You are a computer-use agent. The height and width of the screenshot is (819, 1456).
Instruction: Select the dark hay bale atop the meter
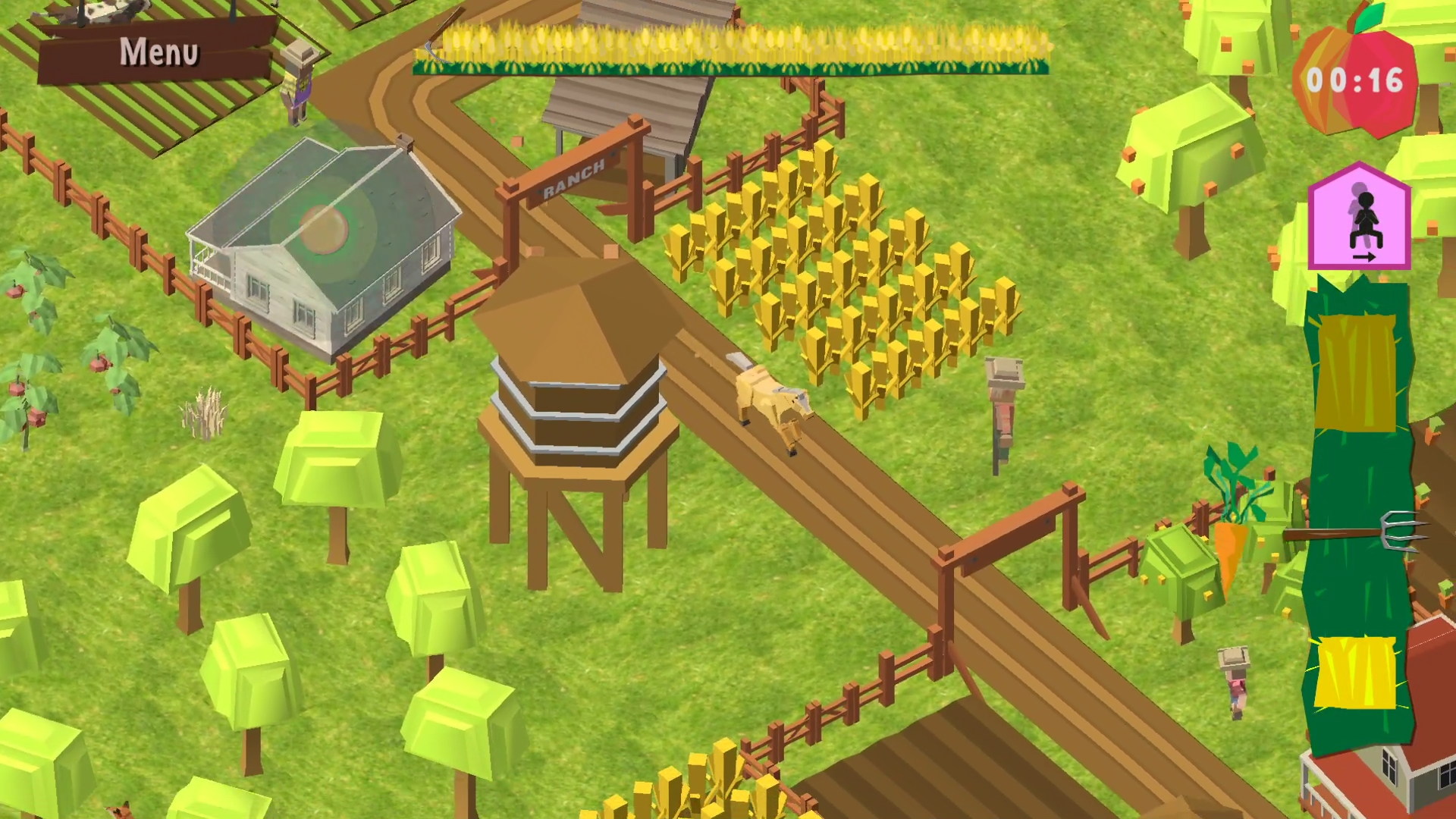[1355, 372]
